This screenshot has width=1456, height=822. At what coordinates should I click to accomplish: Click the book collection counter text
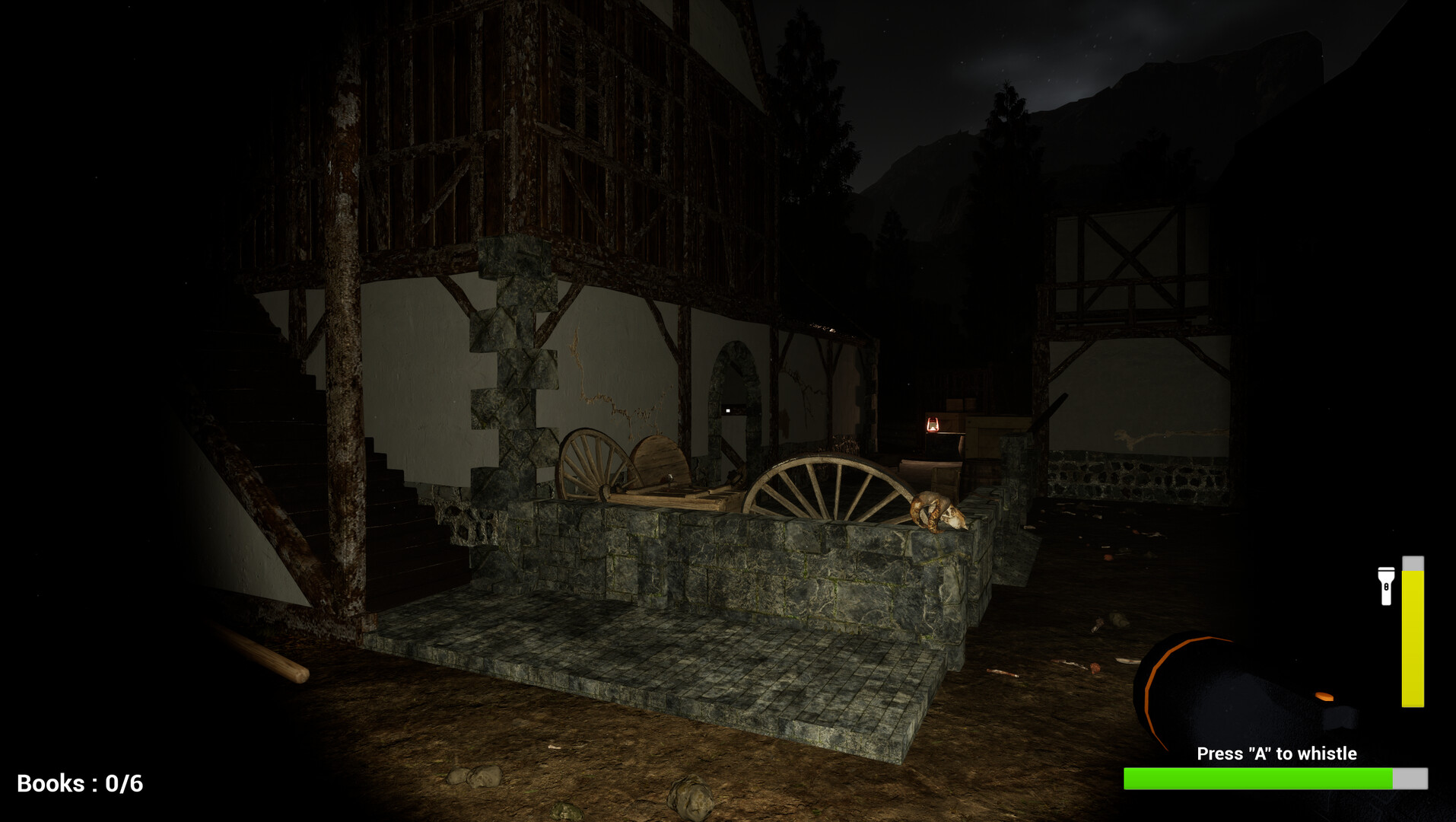pyautogui.click(x=78, y=782)
